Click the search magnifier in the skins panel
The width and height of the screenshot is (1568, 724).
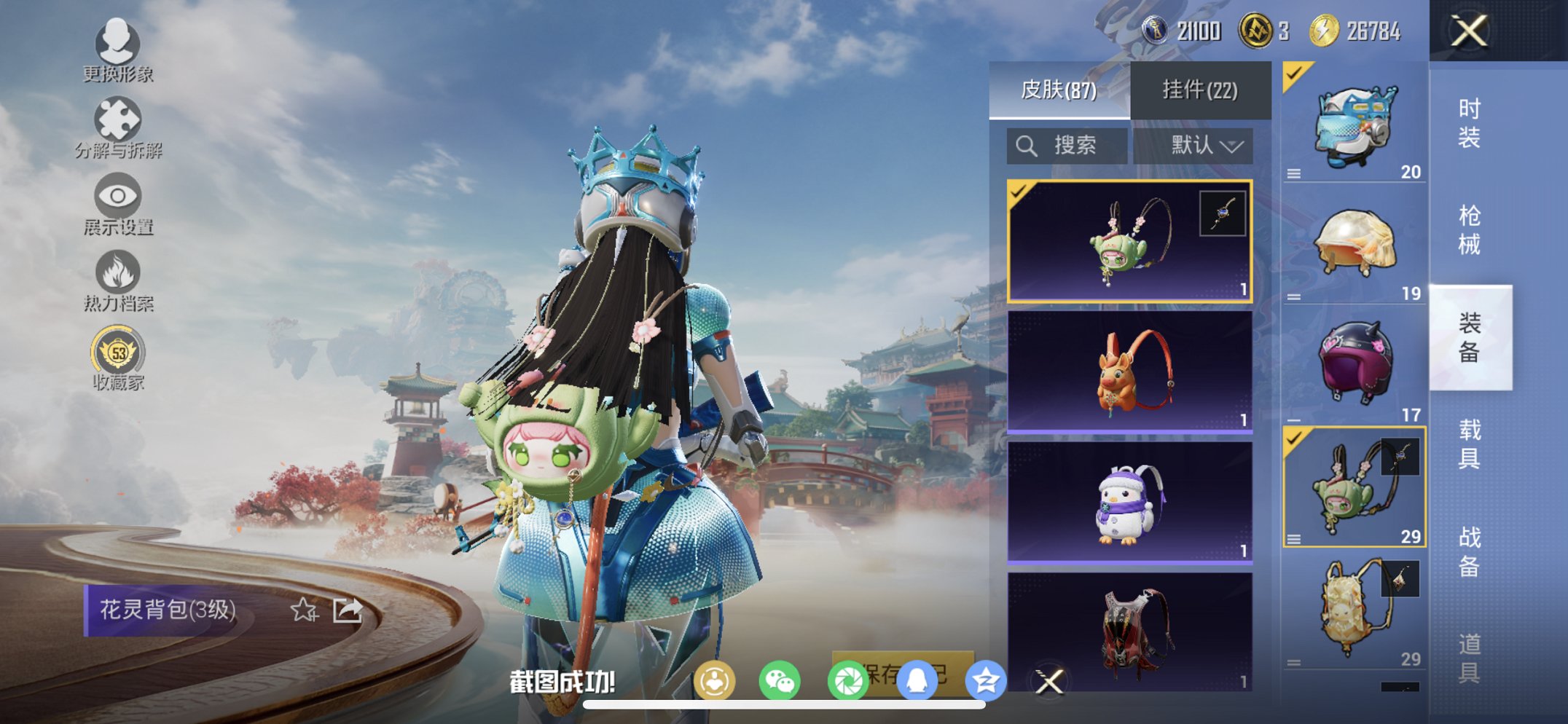click(x=1027, y=145)
